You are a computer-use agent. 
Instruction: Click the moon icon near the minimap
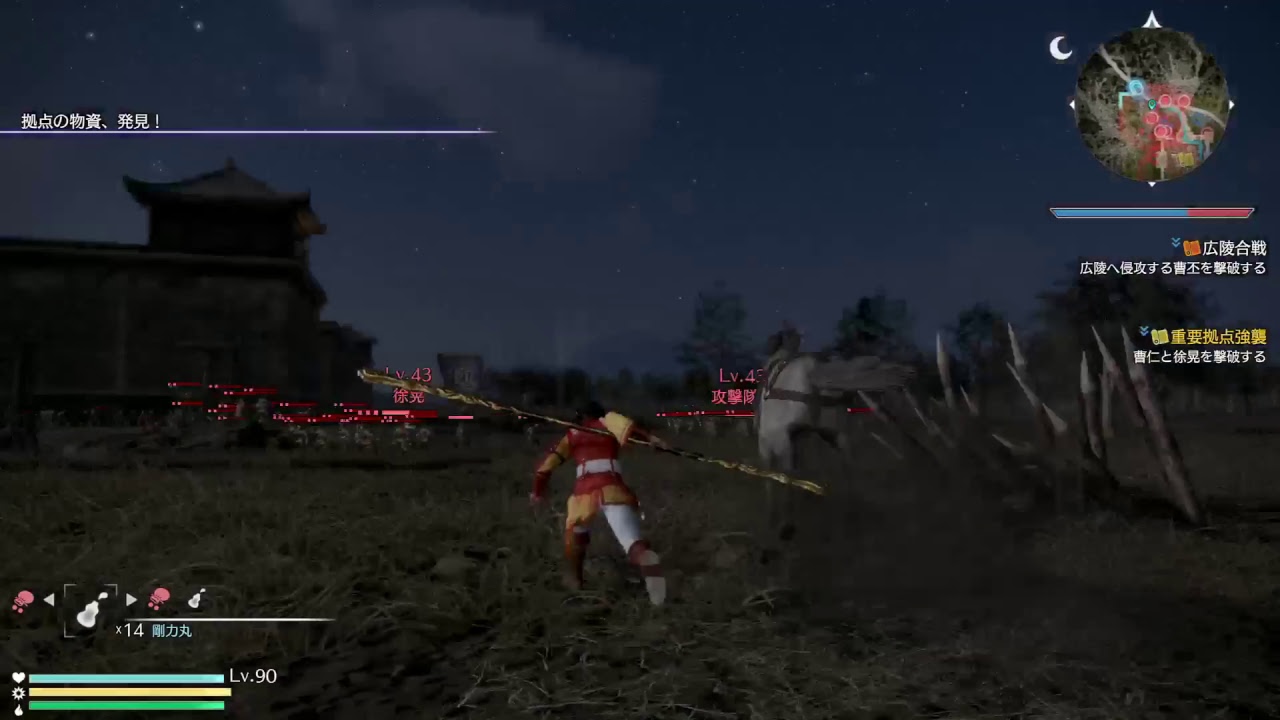[x=1059, y=46]
